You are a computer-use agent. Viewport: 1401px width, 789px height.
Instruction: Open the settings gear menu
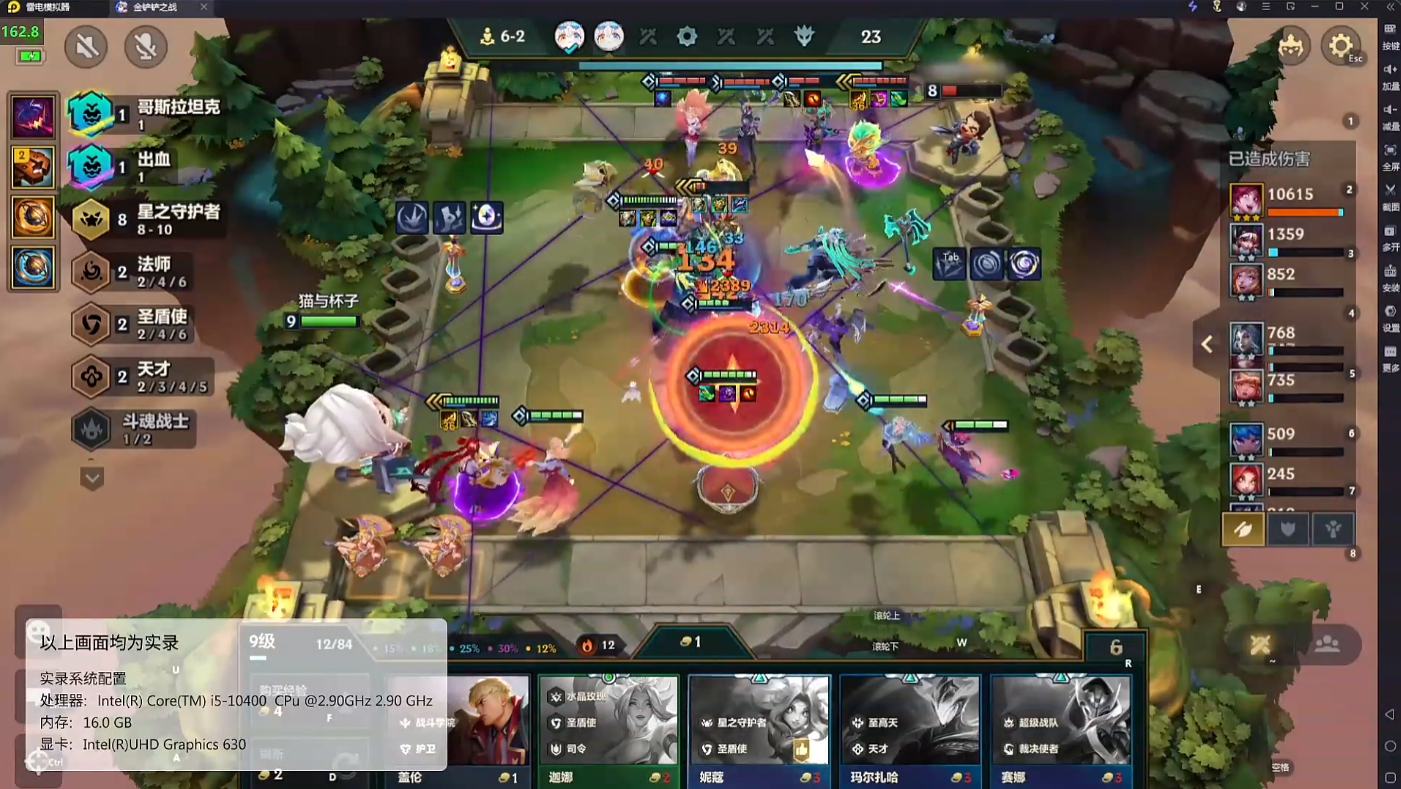coord(1340,46)
